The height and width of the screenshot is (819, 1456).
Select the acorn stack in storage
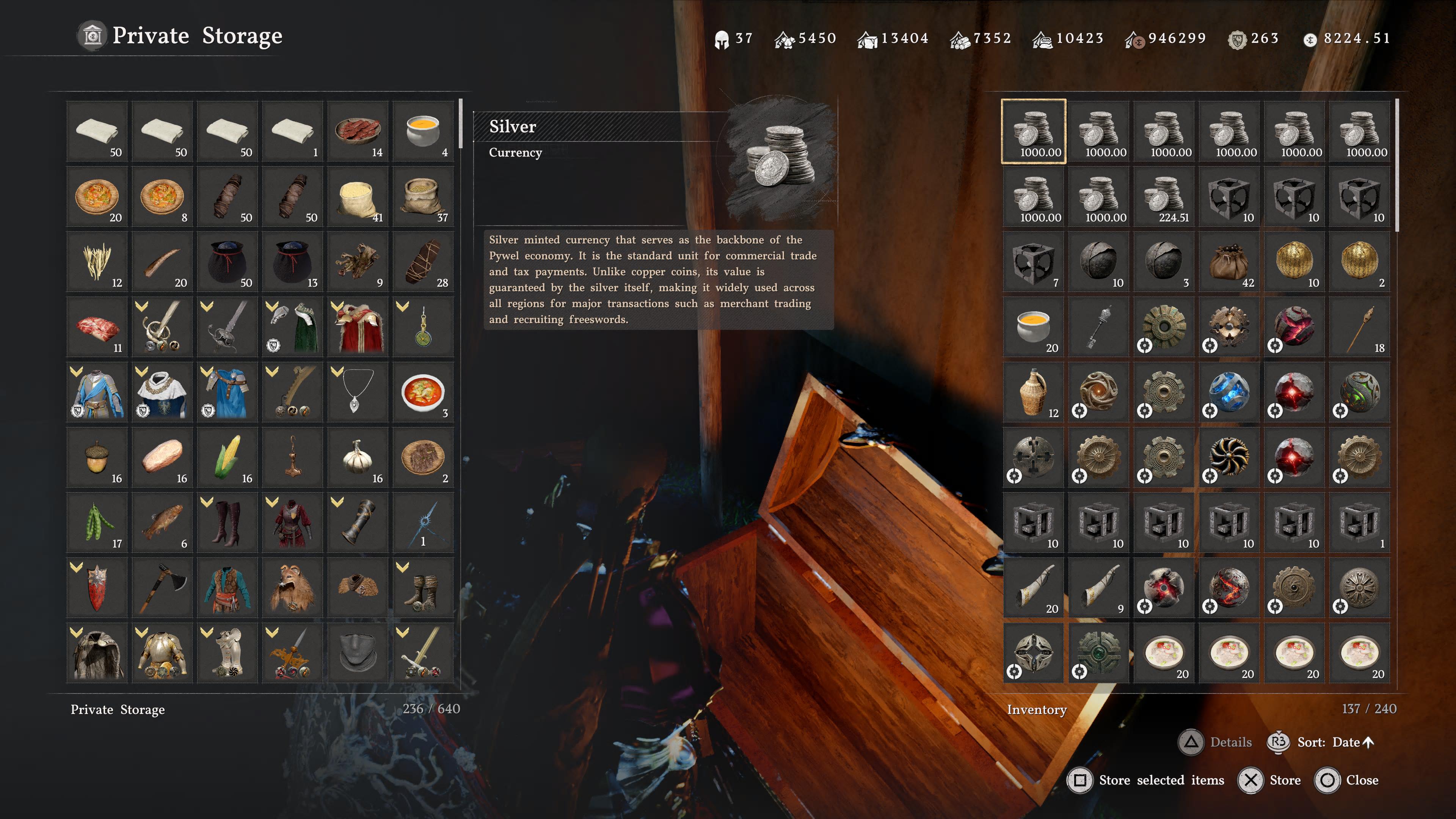tap(97, 457)
